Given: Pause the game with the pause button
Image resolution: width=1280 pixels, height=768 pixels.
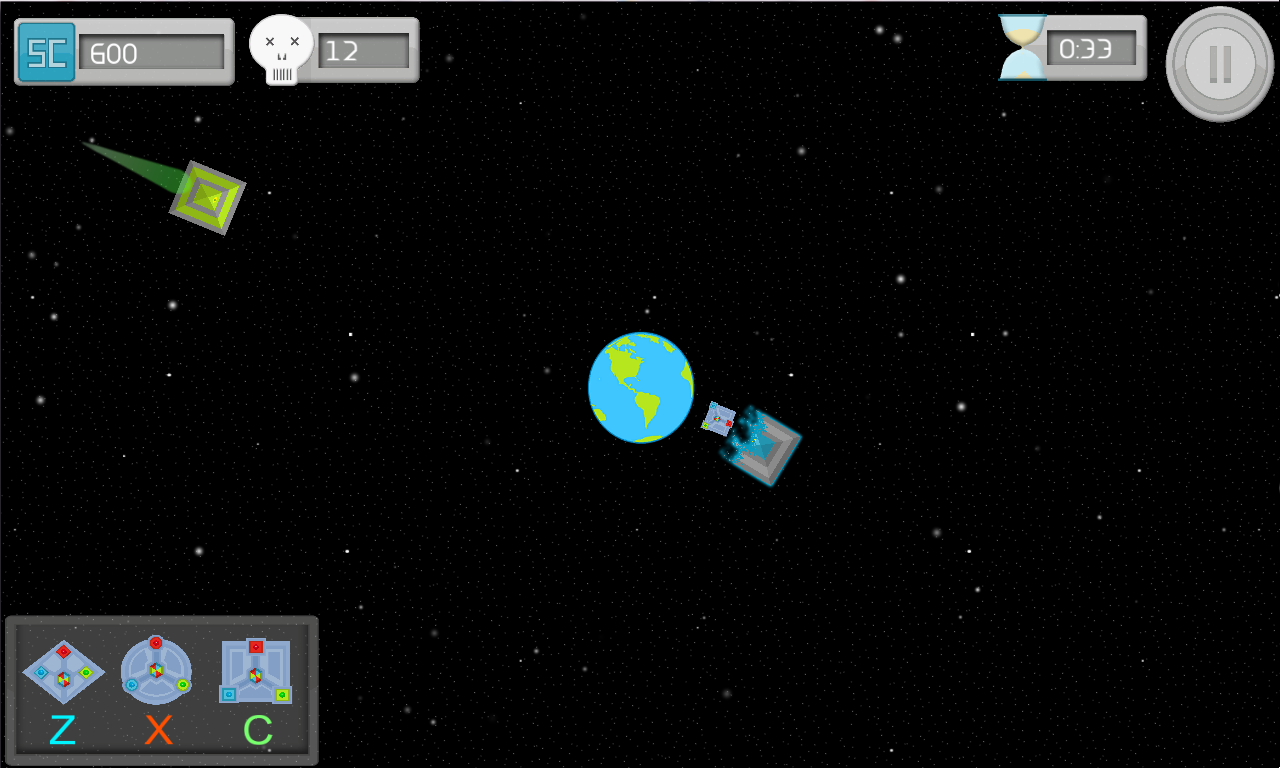Looking at the screenshot, I should click(1219, 63).
